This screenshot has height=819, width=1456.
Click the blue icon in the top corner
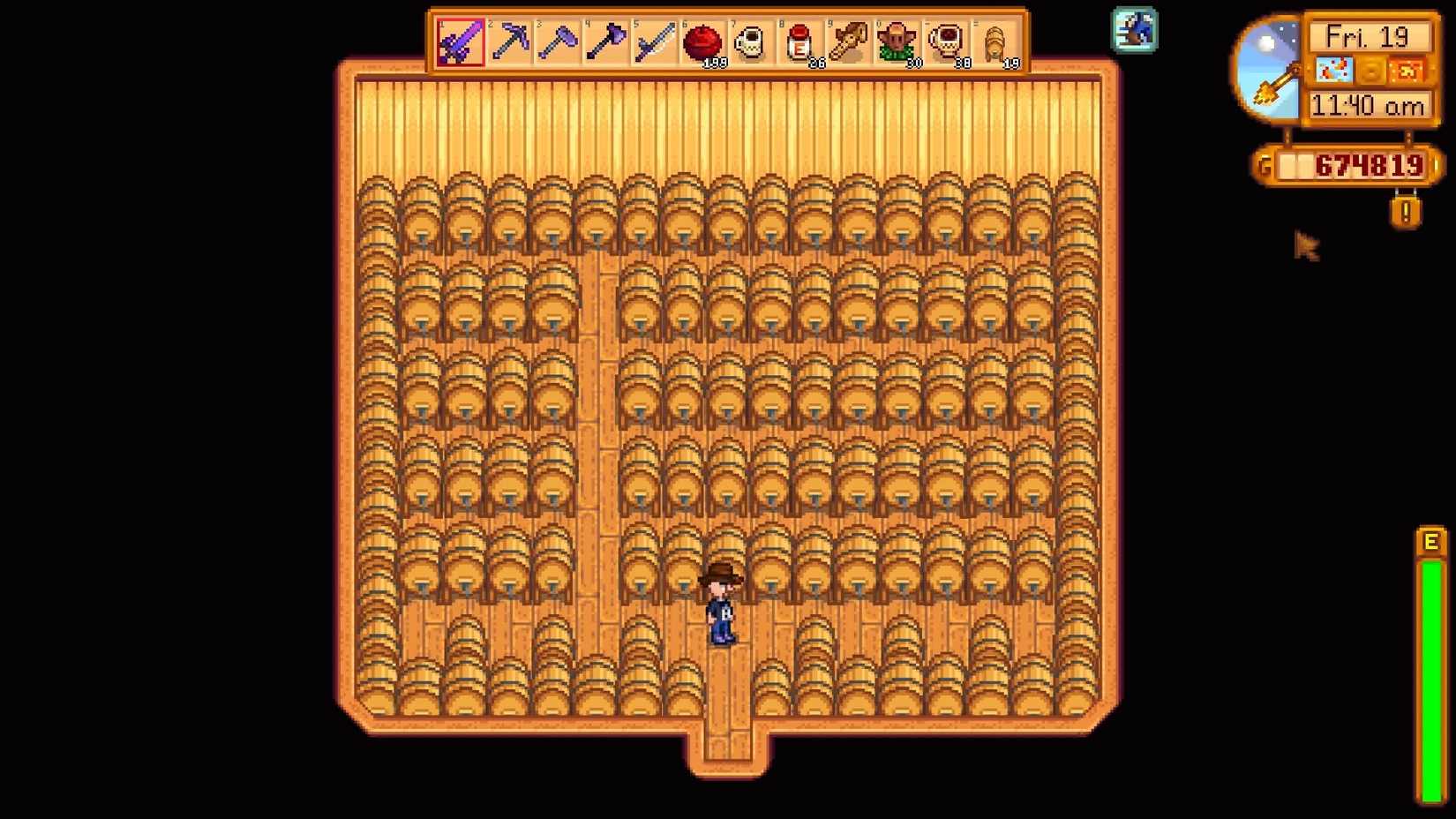1134,29
